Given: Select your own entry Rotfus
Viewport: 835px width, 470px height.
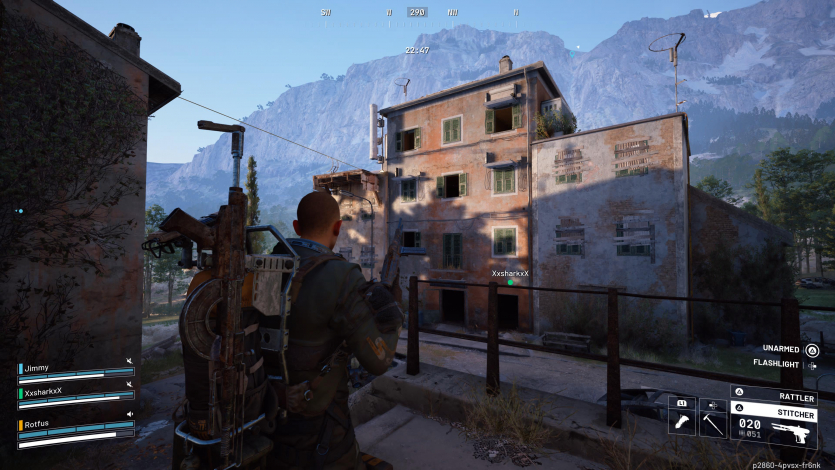Looking at the screenshot, I should tap(36, 423).
